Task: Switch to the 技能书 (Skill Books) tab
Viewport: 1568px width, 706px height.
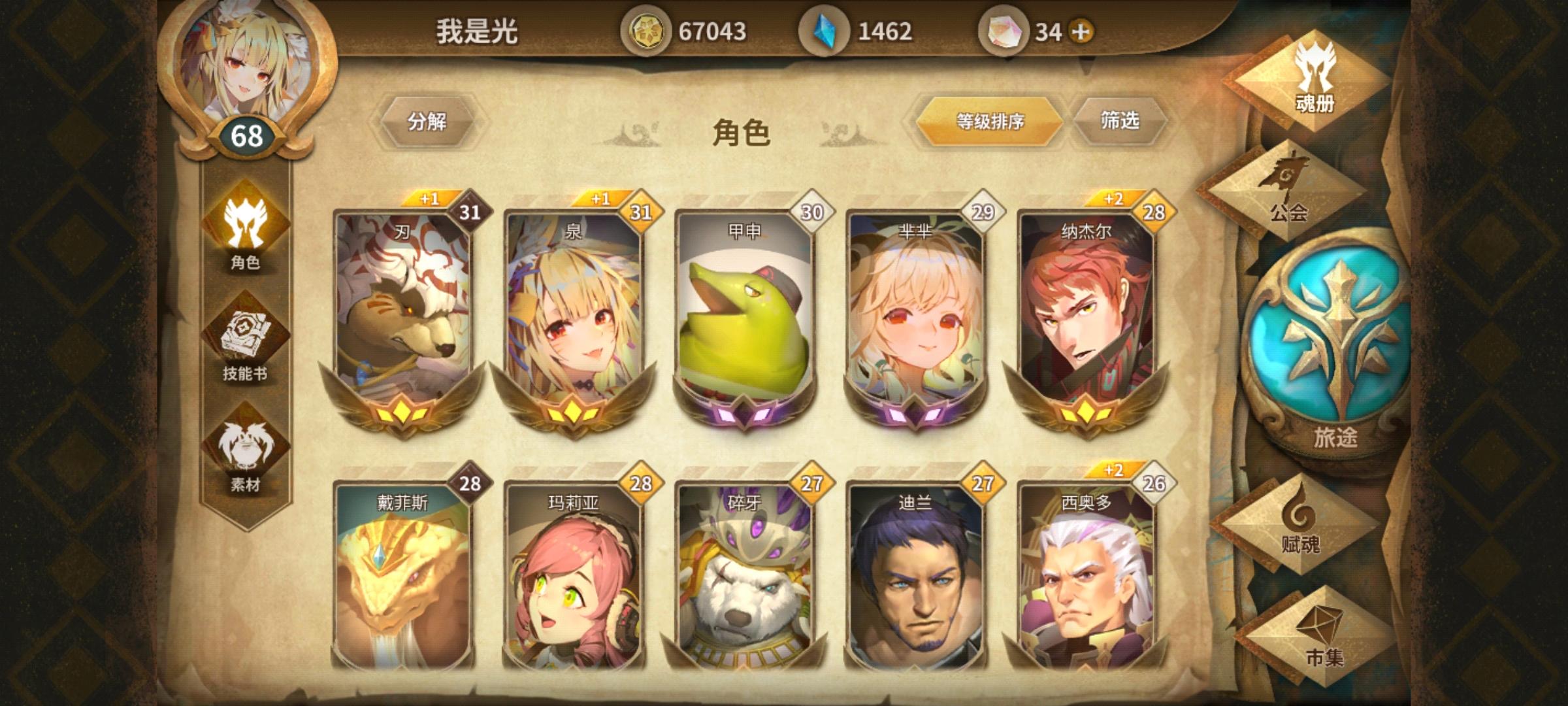Action: [x=246, y=333]
